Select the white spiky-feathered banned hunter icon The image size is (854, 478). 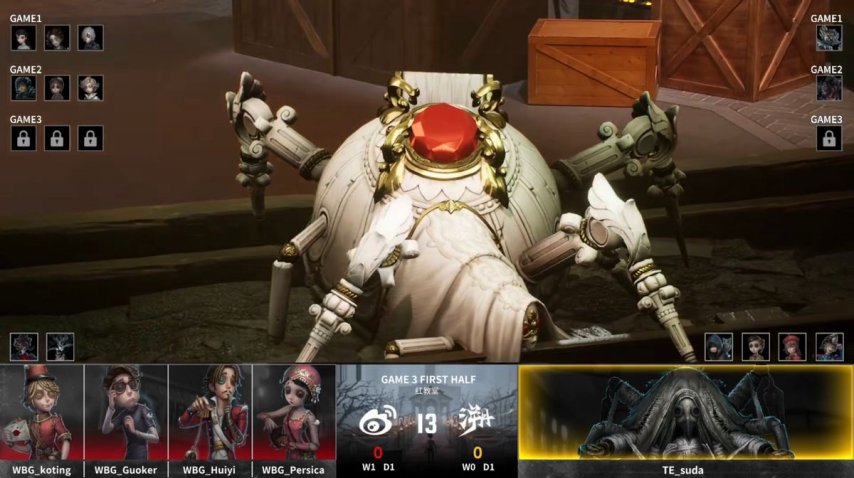pyautogui.click(x=60, y=347)
